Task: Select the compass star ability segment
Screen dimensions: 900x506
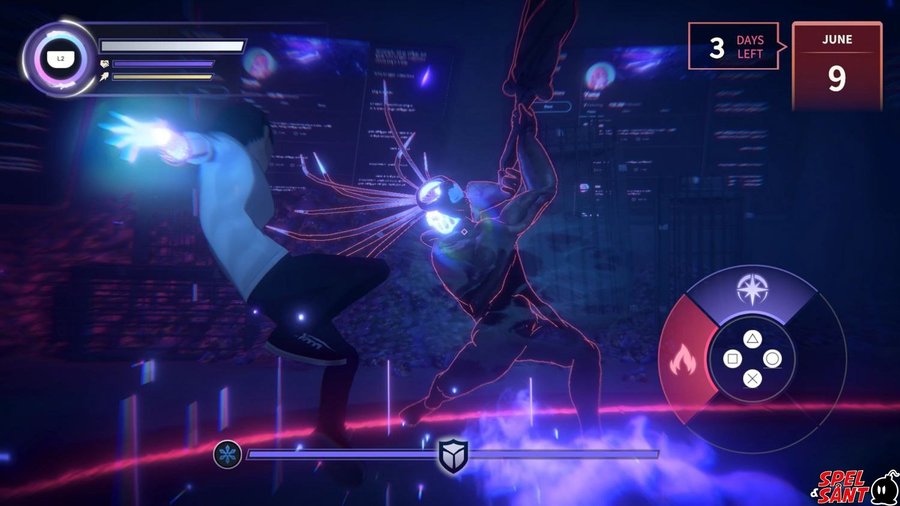Action: (750, 291)
